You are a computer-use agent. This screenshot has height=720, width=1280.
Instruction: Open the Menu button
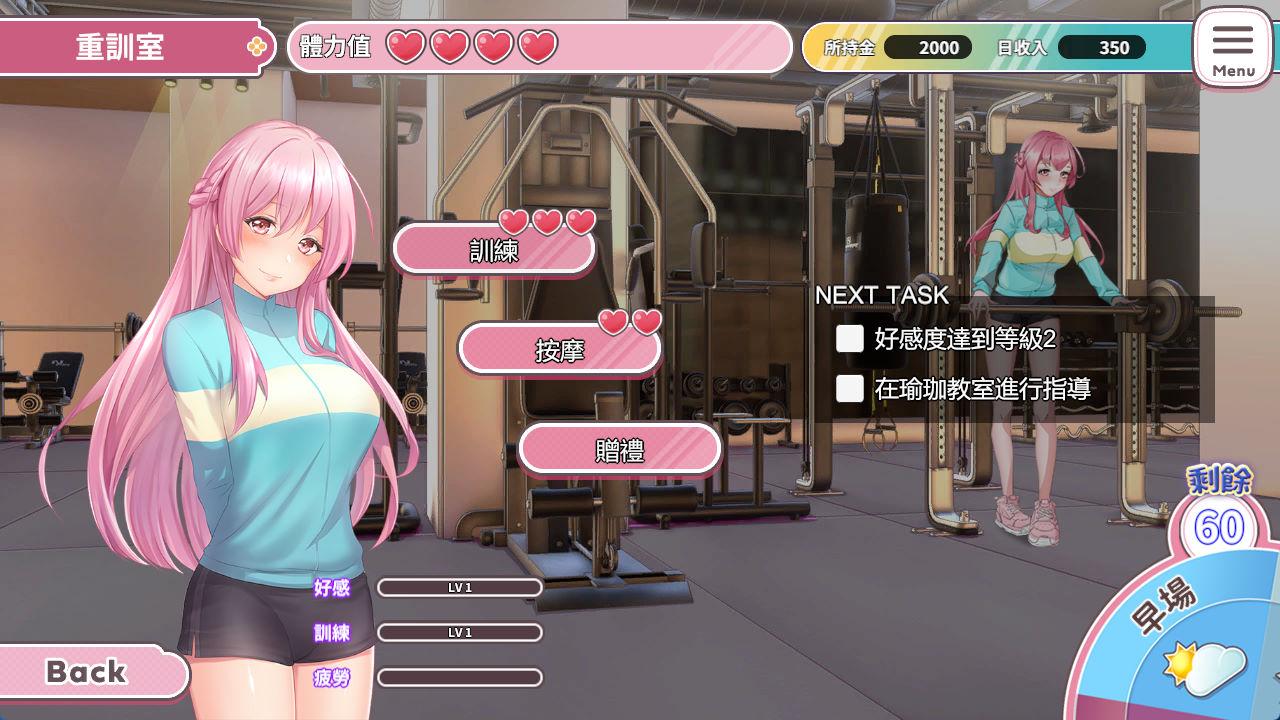click(x=1232, y=47)
